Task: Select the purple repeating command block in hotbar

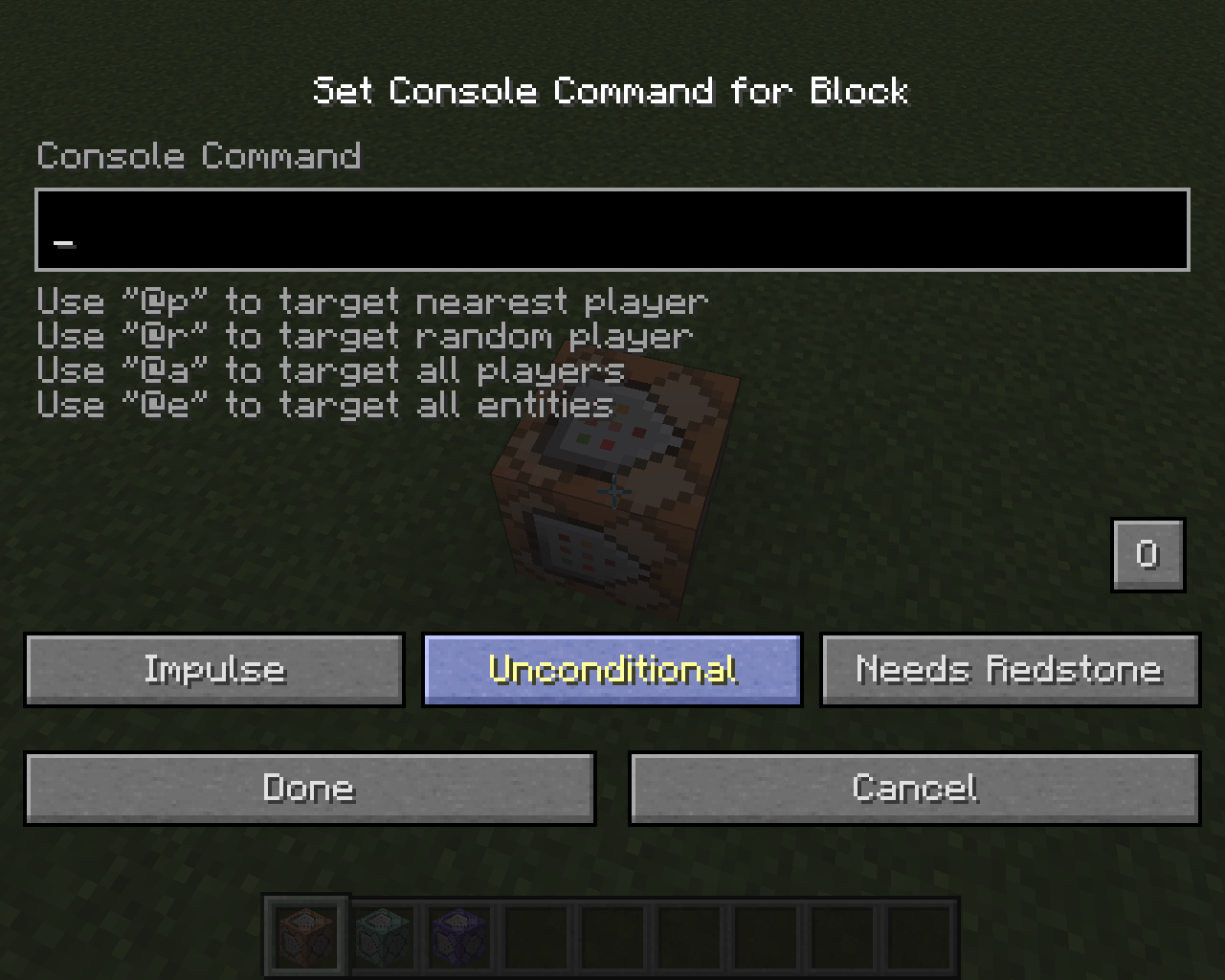Action: click(457, 935)
